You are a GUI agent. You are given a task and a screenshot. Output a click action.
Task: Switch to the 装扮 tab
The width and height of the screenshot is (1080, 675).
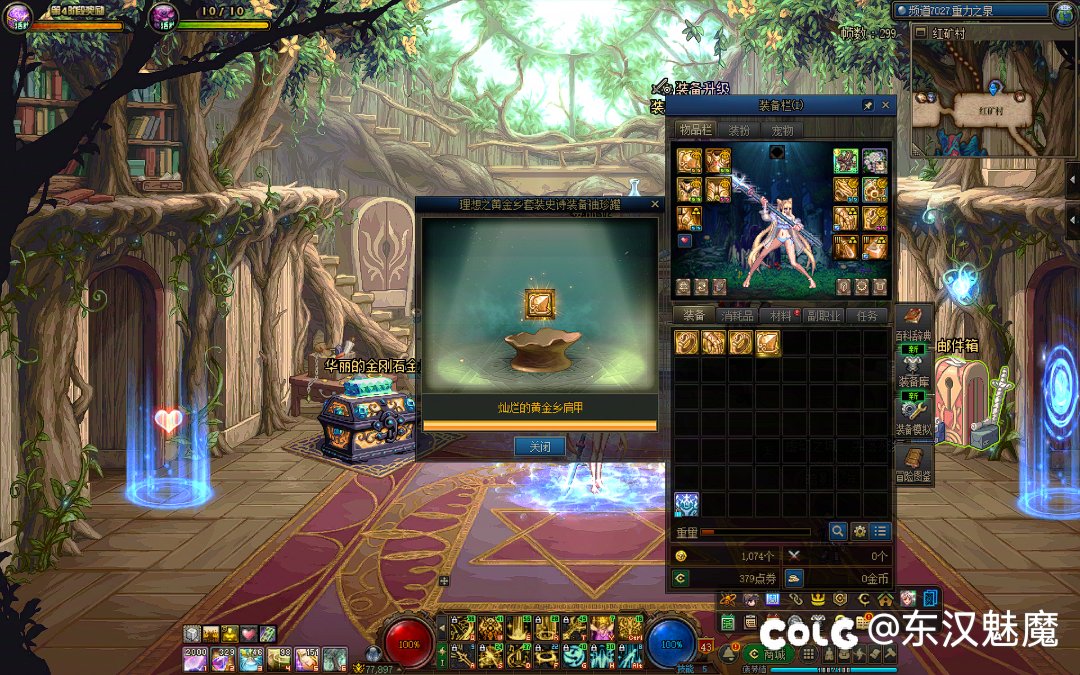pyautogui.click(x=738, y=130)
